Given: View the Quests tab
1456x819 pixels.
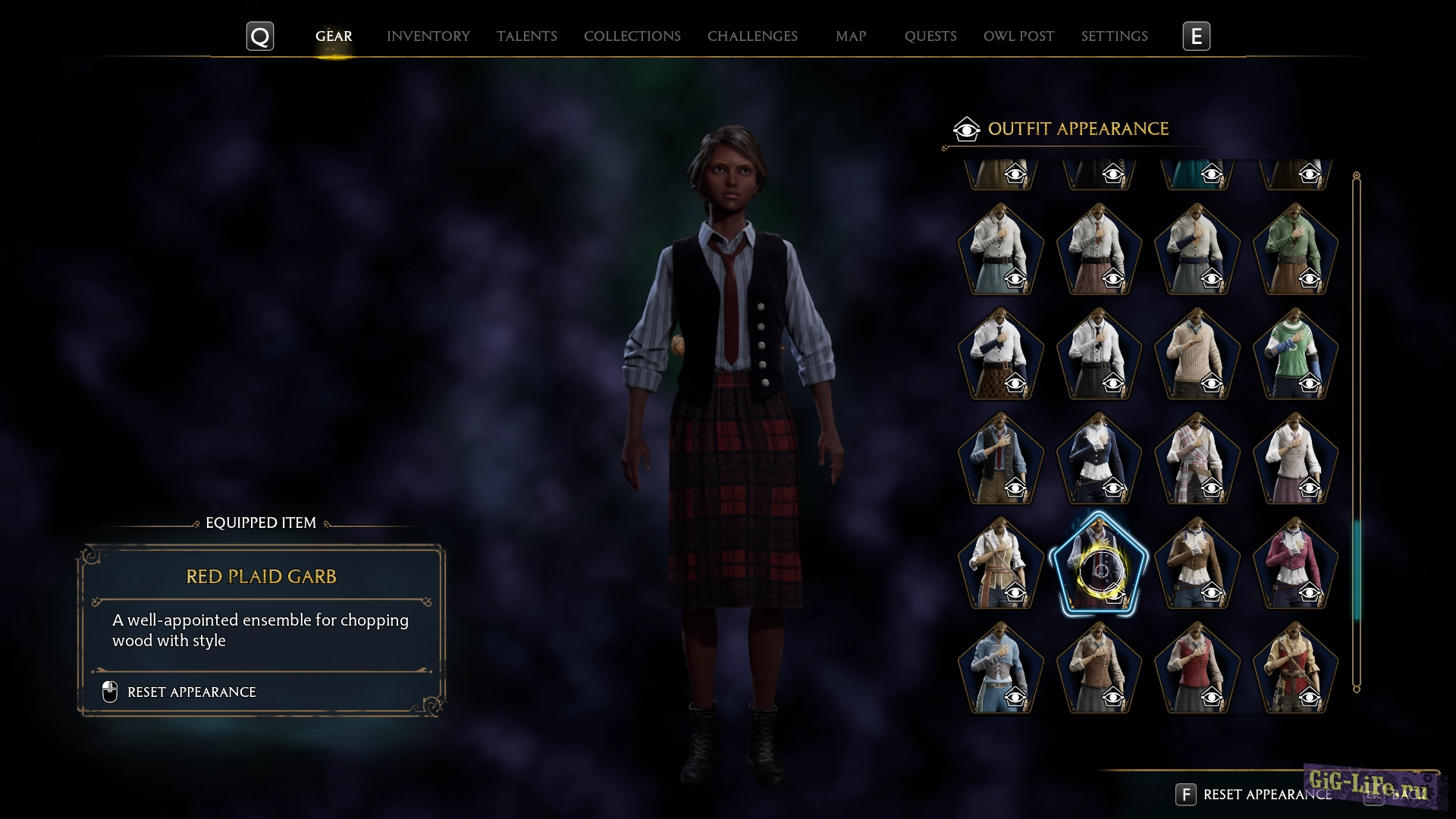Looking at the screenshot, I should coord(930,36).
